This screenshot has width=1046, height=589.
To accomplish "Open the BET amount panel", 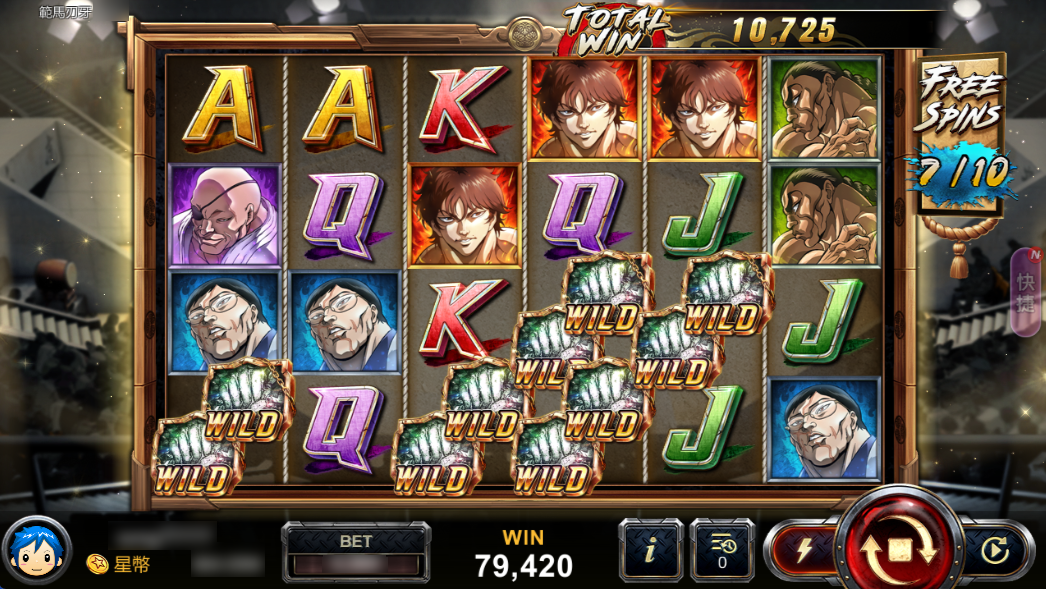I will (x=356, y=551).
